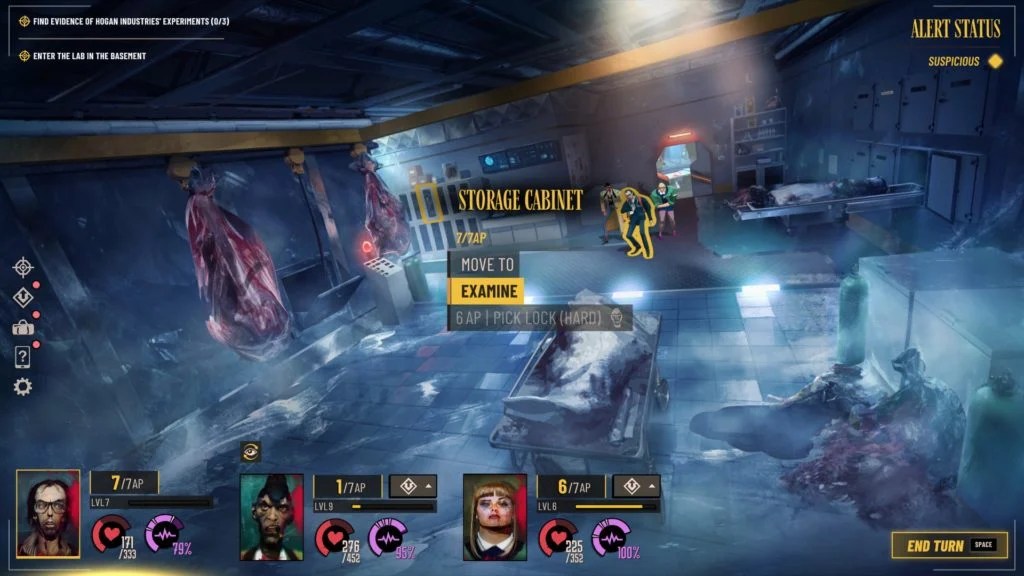The image size is (1024, 576).
Task: Expand the mohawk man's level-up dropdown
Action: pos(413,486)
